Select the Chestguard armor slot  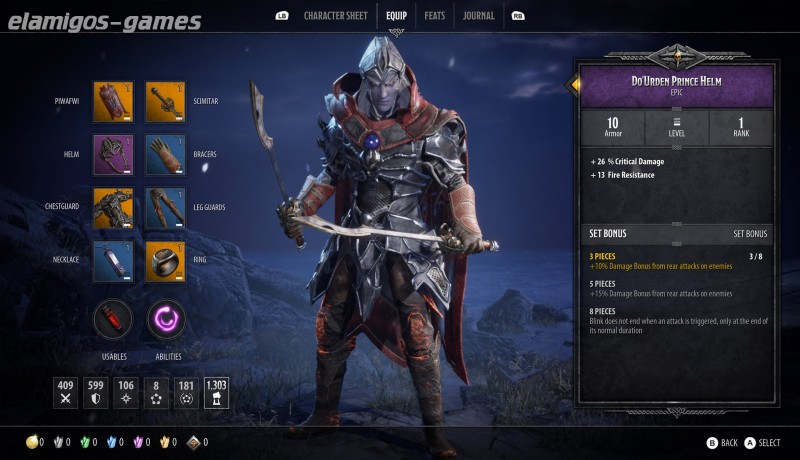(113, 208)
